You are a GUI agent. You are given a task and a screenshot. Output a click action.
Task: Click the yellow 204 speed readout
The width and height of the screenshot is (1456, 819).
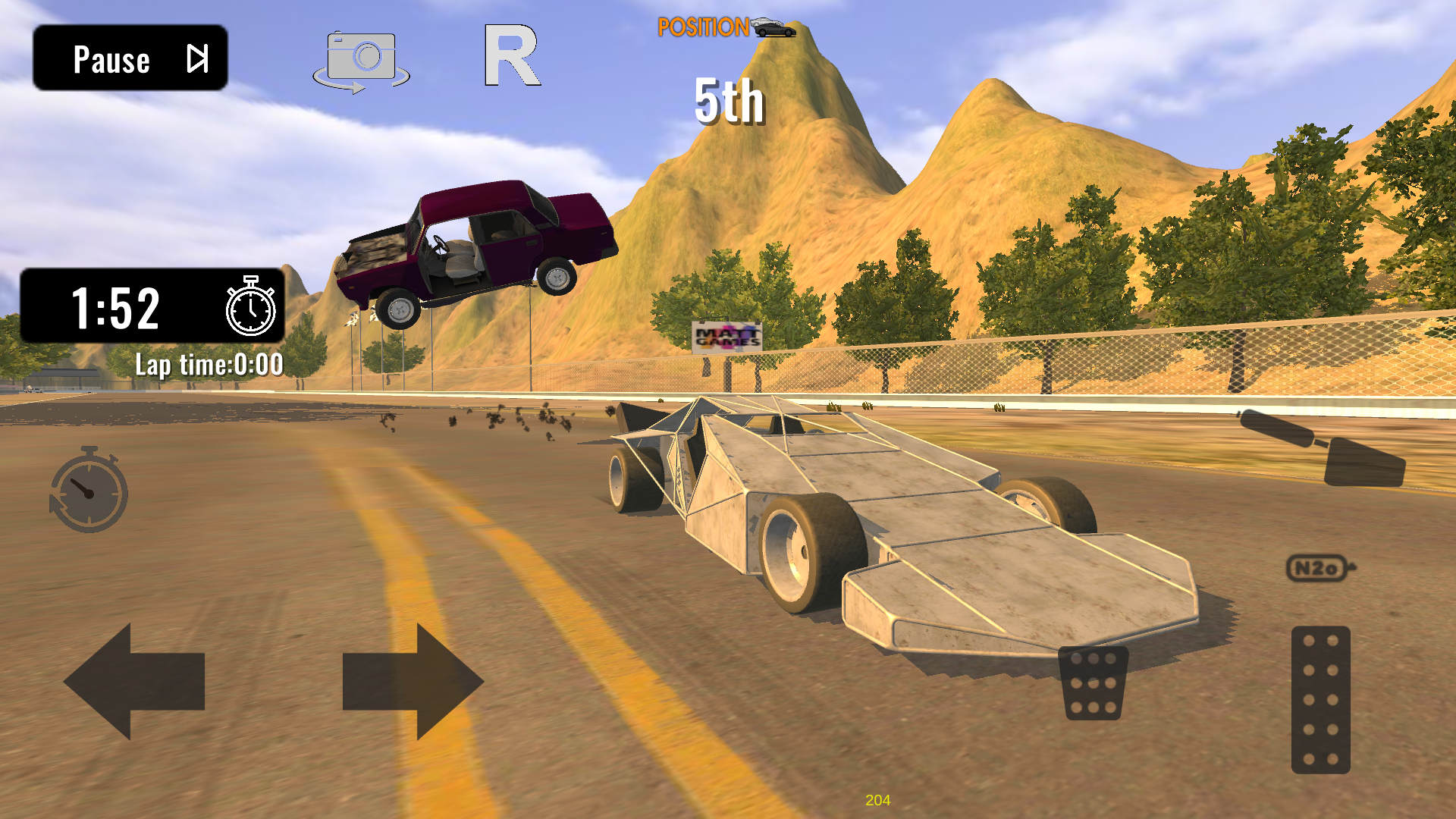[x=877, y=797]
